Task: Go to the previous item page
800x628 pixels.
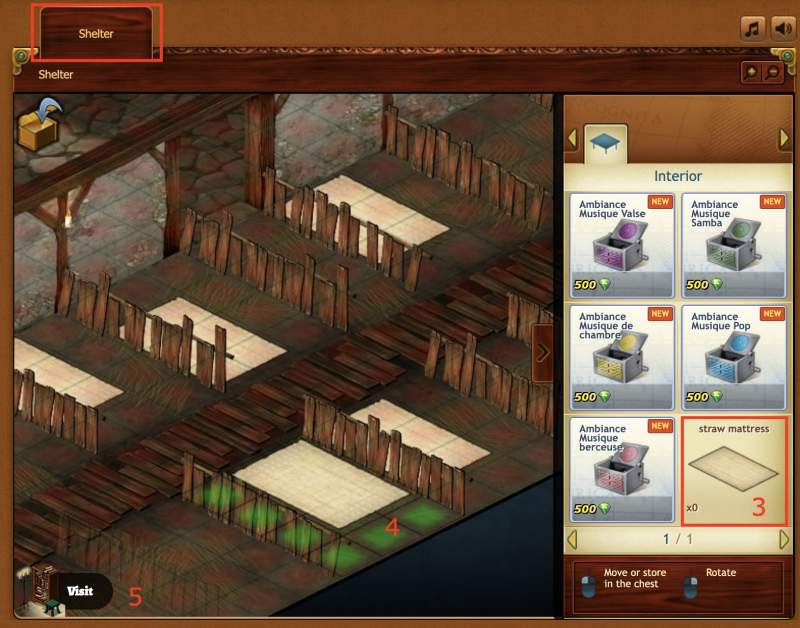Action: point(573,540)
